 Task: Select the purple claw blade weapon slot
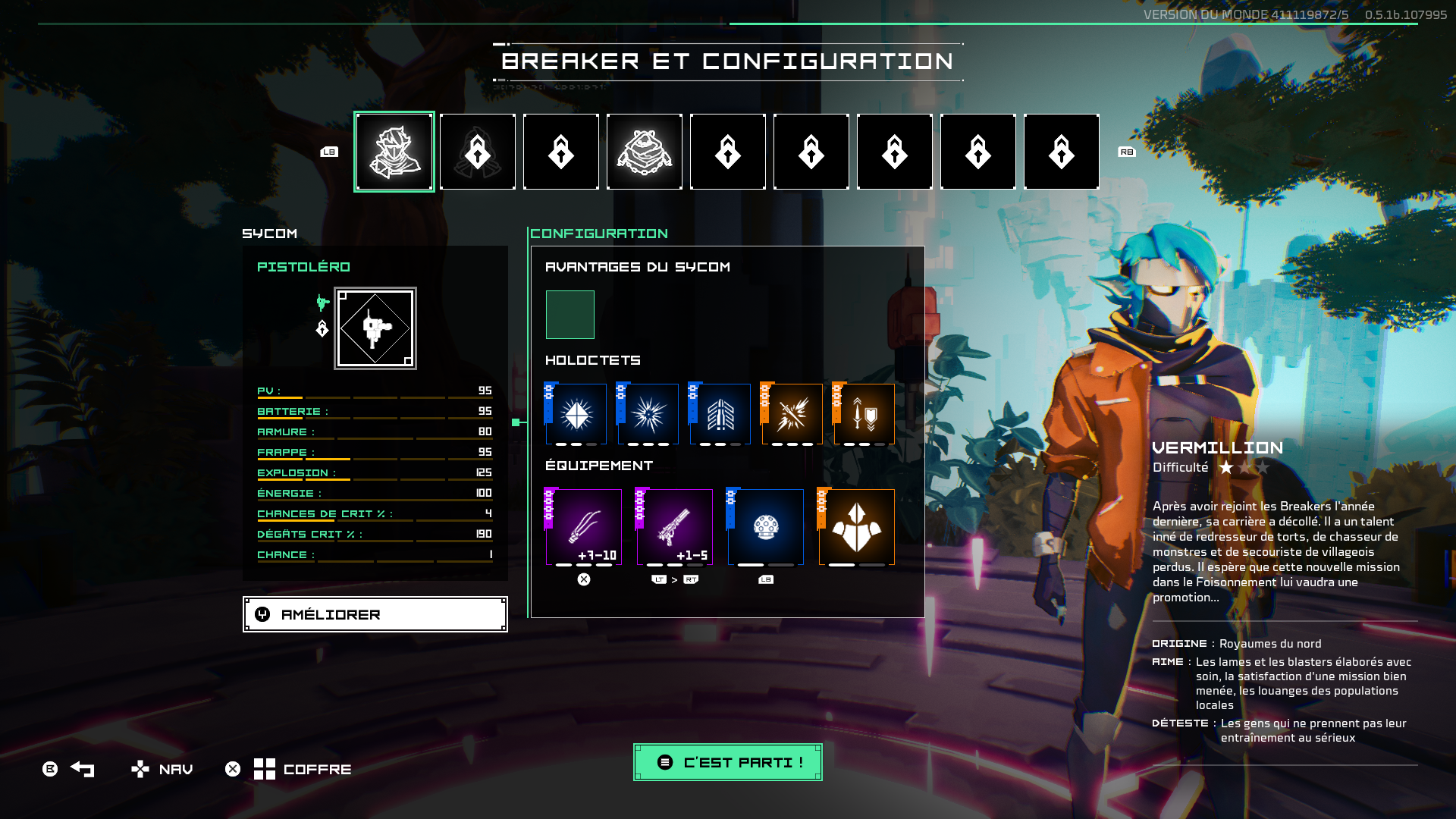[584, 527]
